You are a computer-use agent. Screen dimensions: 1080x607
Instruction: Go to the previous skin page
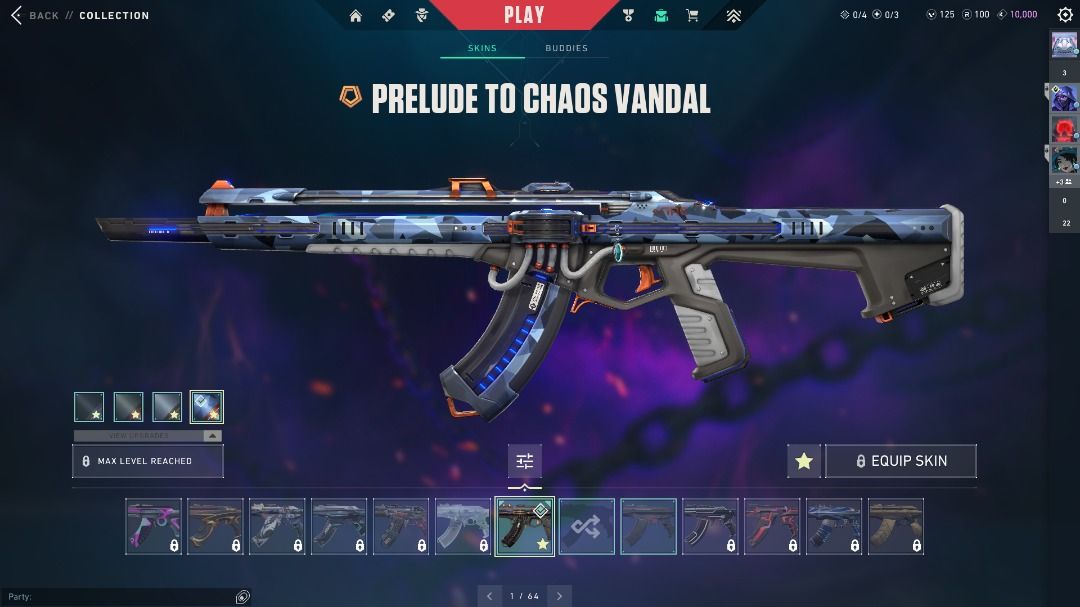(489, 596)
